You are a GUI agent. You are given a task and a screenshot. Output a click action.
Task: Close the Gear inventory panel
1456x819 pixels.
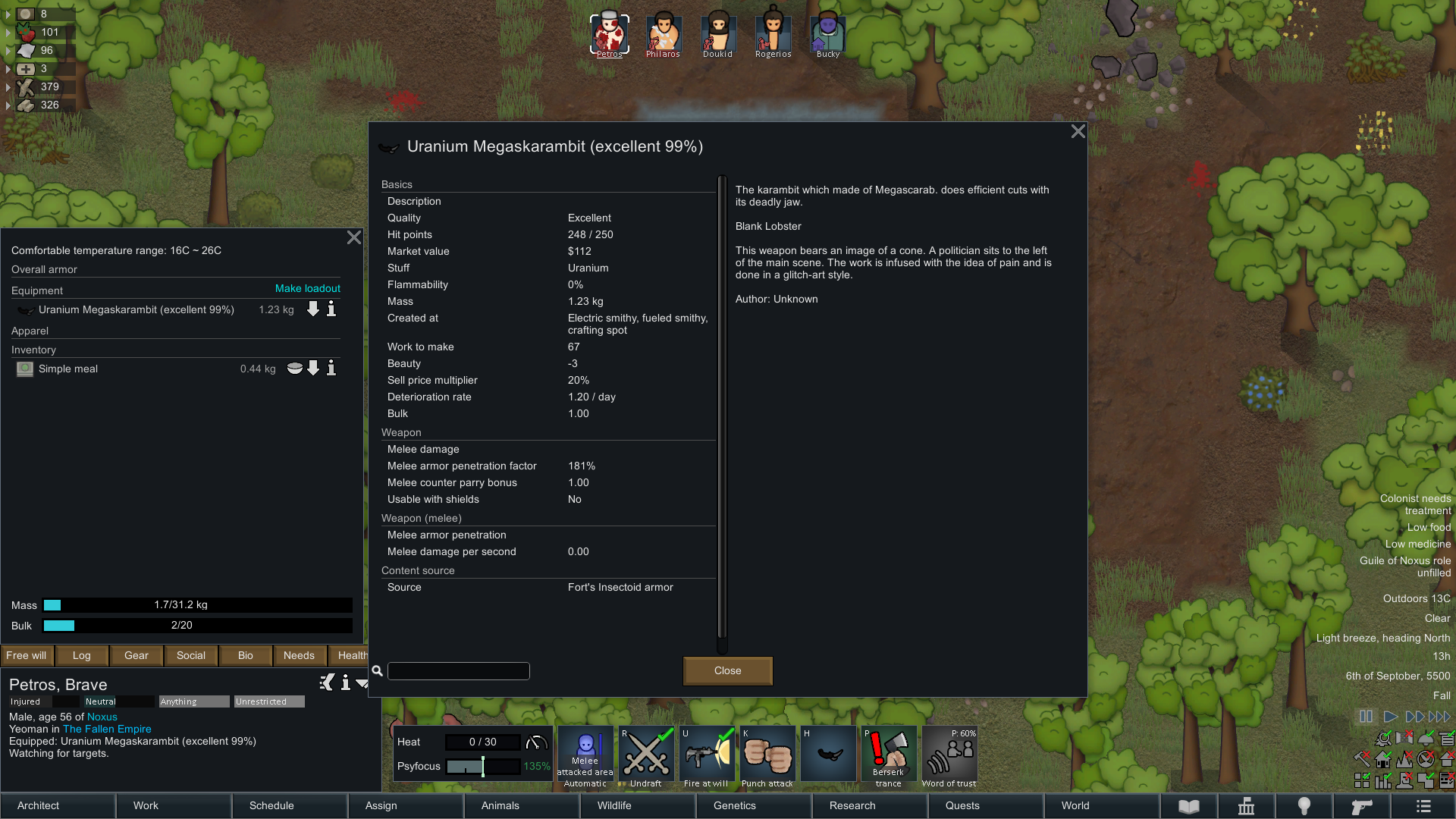pos(353,238)
